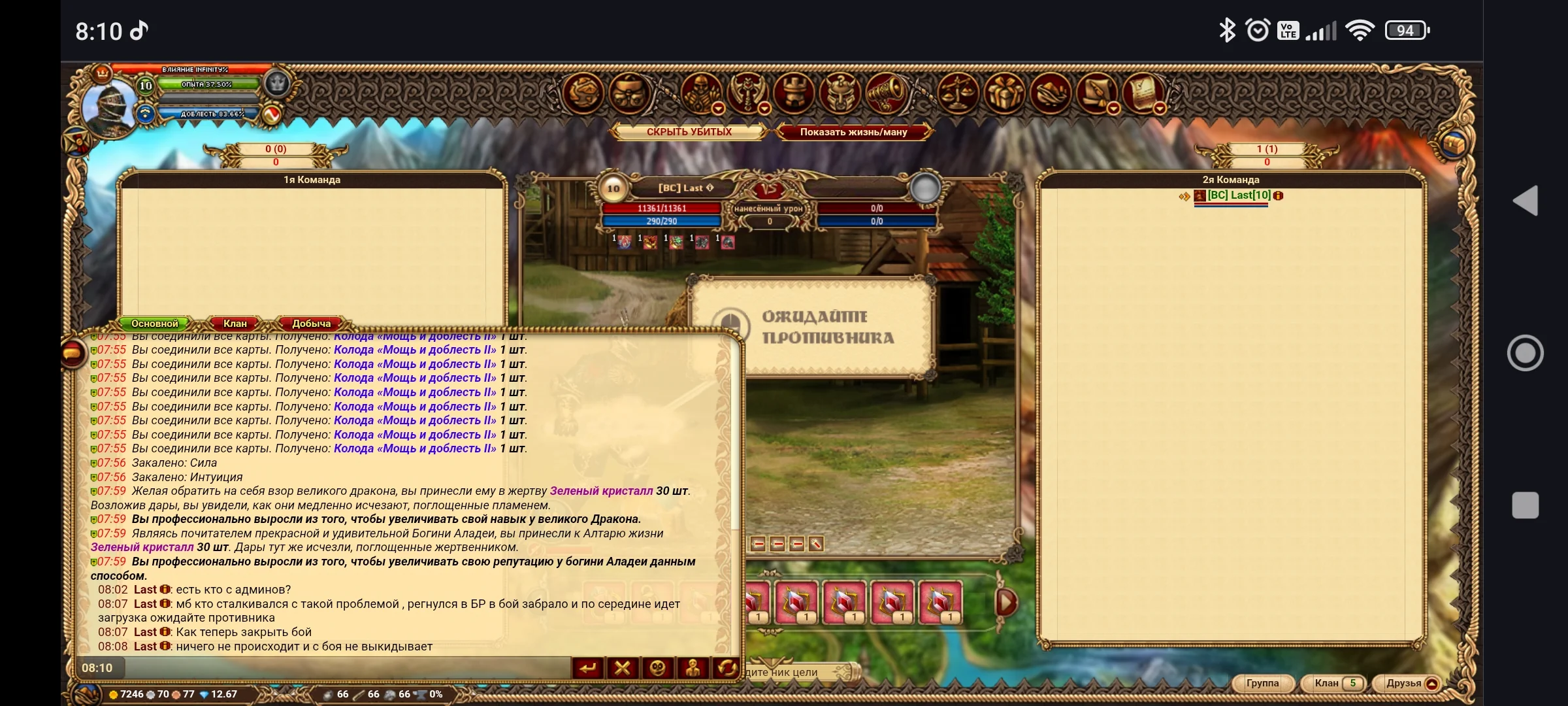The height and width of the screenshot is (706, 1568).
Task: Open the backpack inventory icon
Action: point(630,92)
